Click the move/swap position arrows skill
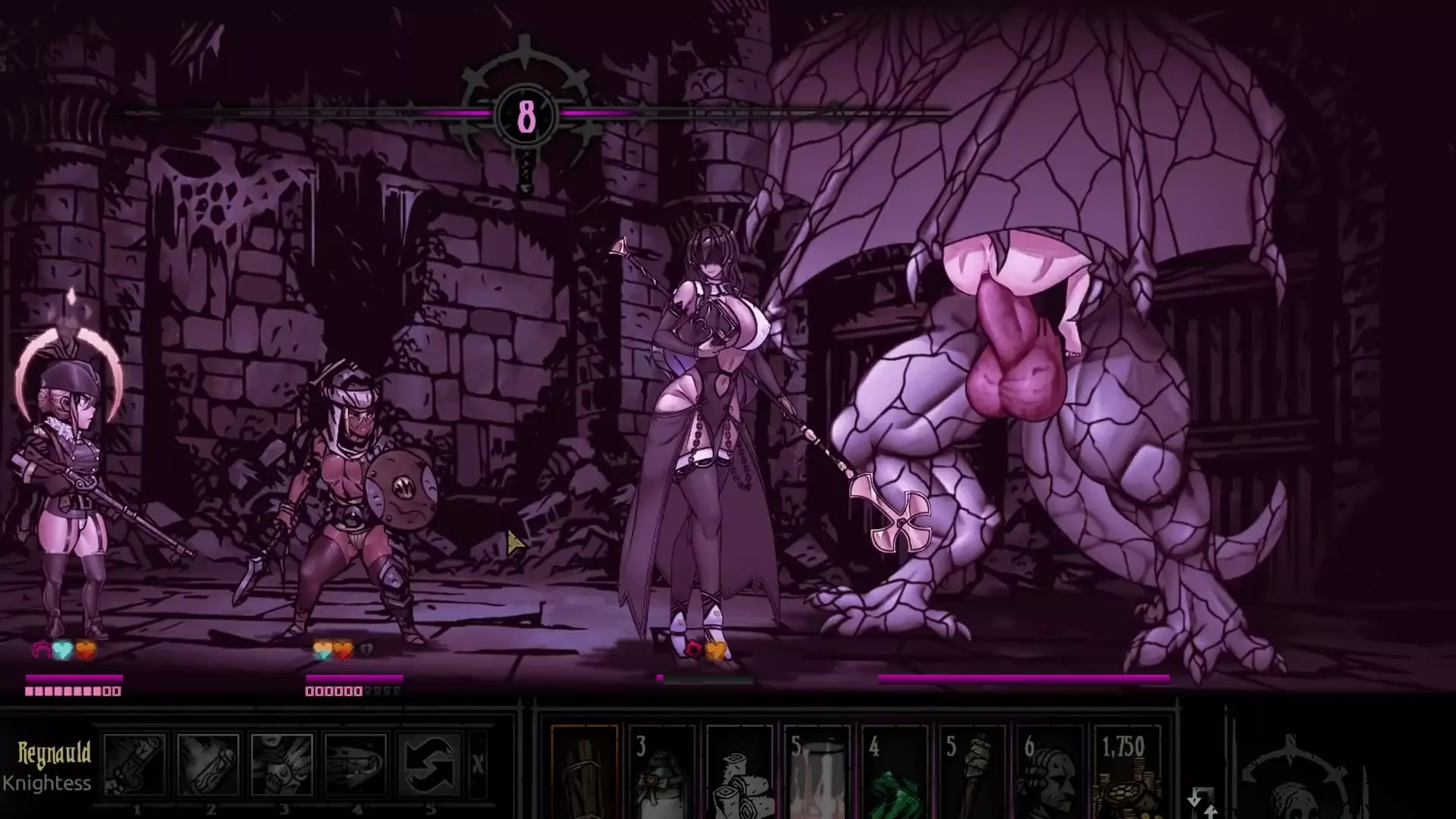 pos(428,763)
